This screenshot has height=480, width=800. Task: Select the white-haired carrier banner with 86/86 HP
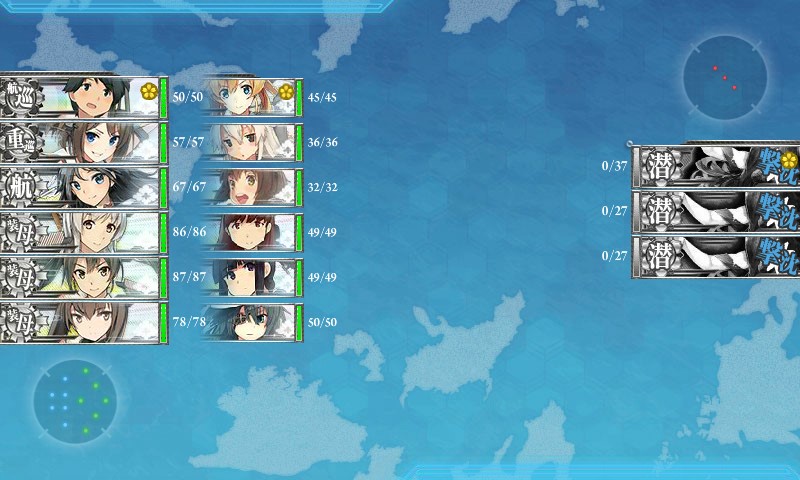82,232
